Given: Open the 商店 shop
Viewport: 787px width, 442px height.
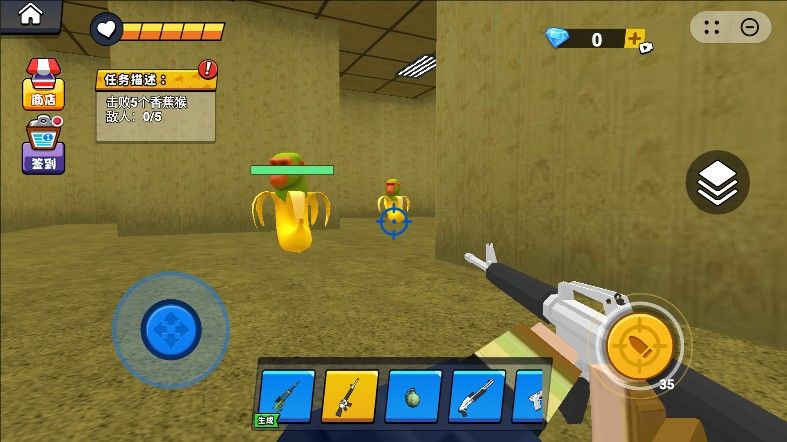Looking at the screenshot, I should (43, 84).
